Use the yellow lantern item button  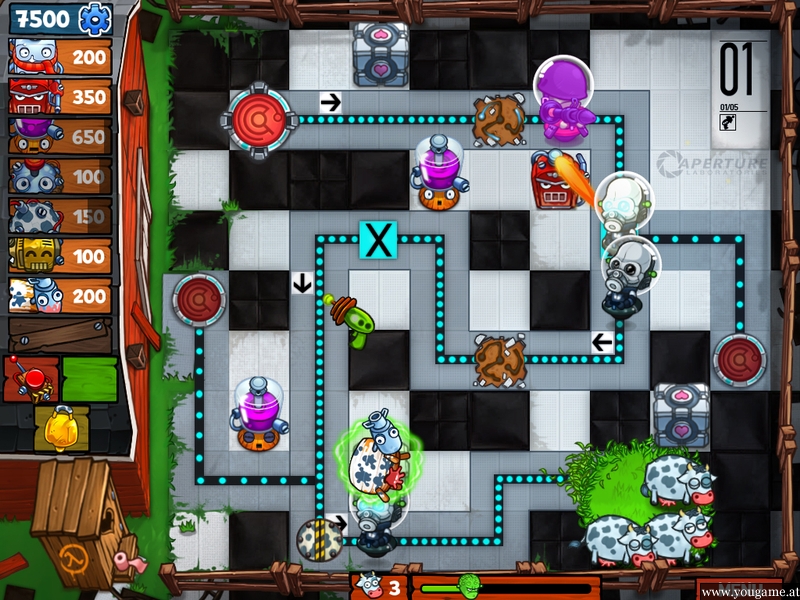[60, 424]
